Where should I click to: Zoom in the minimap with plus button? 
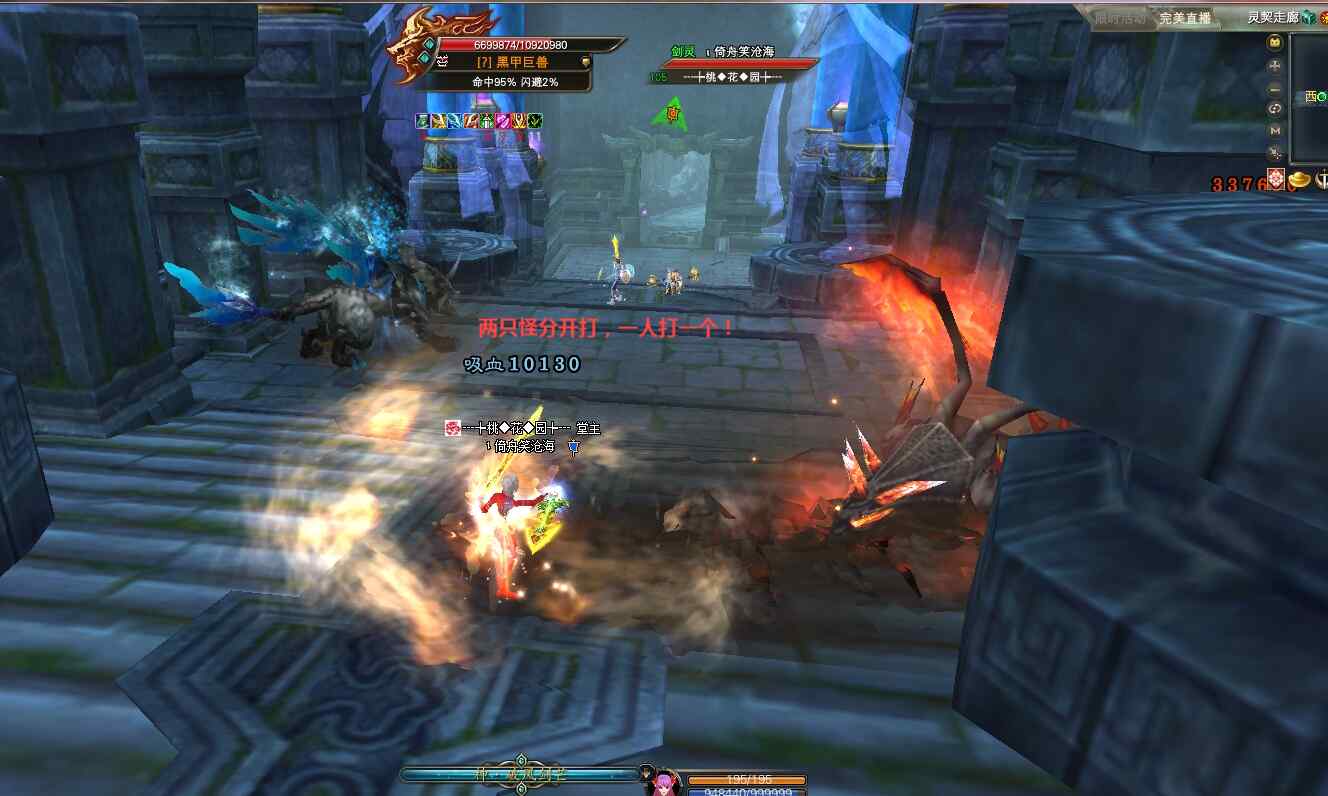click(x=1275, y=66)
